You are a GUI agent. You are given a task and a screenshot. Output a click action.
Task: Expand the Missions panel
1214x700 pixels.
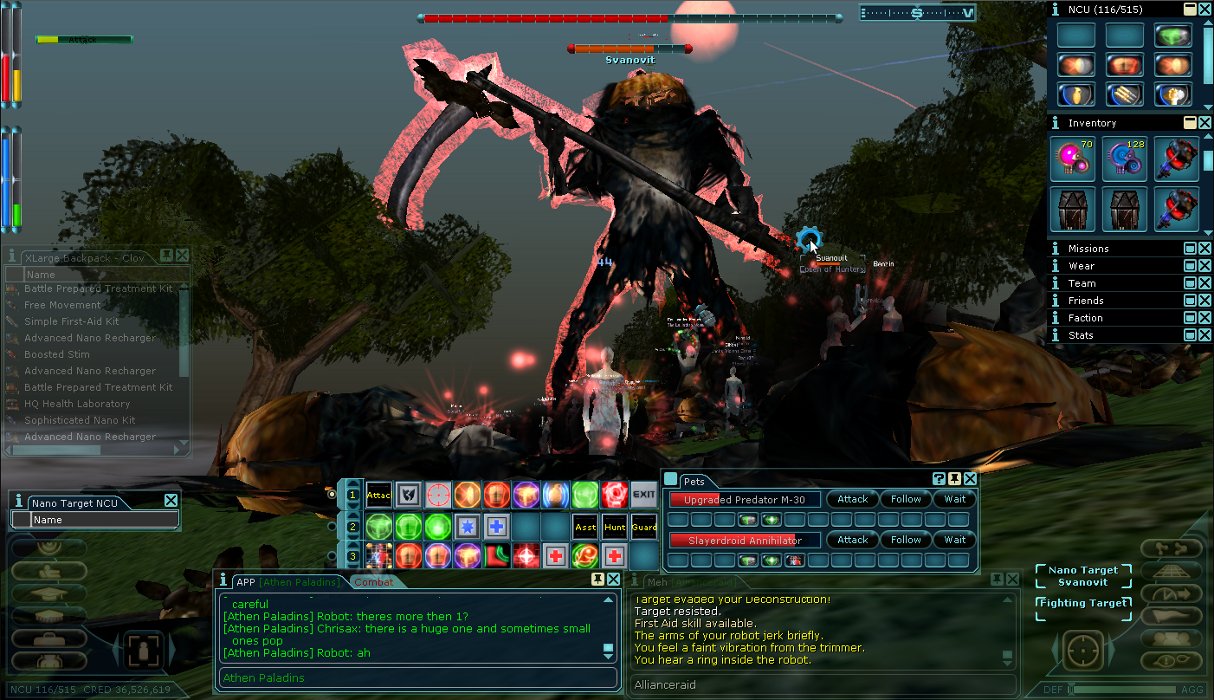[1190, 249]
